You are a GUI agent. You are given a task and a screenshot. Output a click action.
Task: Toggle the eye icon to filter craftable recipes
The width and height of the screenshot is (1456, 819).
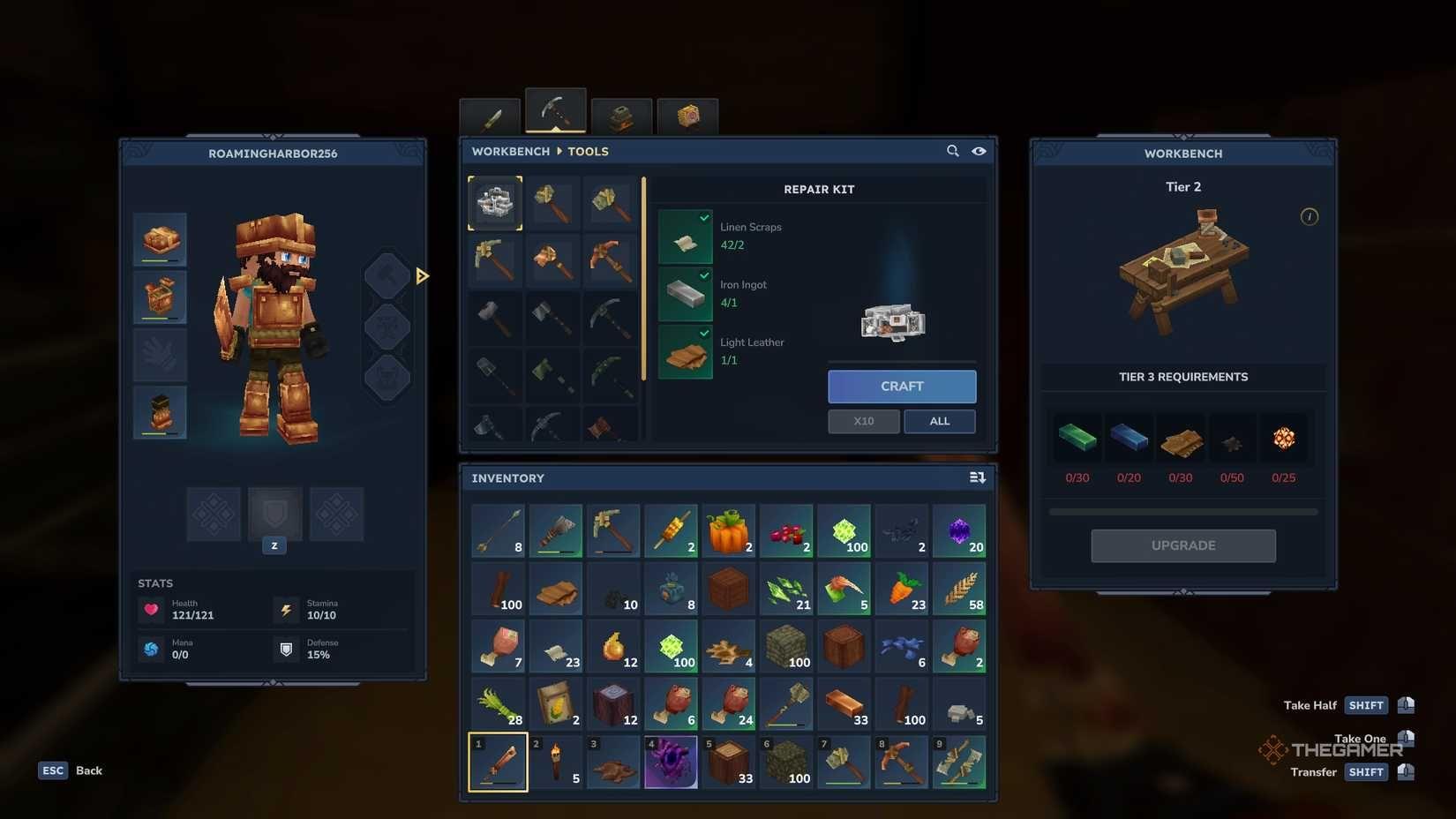[x=979, y=151]
